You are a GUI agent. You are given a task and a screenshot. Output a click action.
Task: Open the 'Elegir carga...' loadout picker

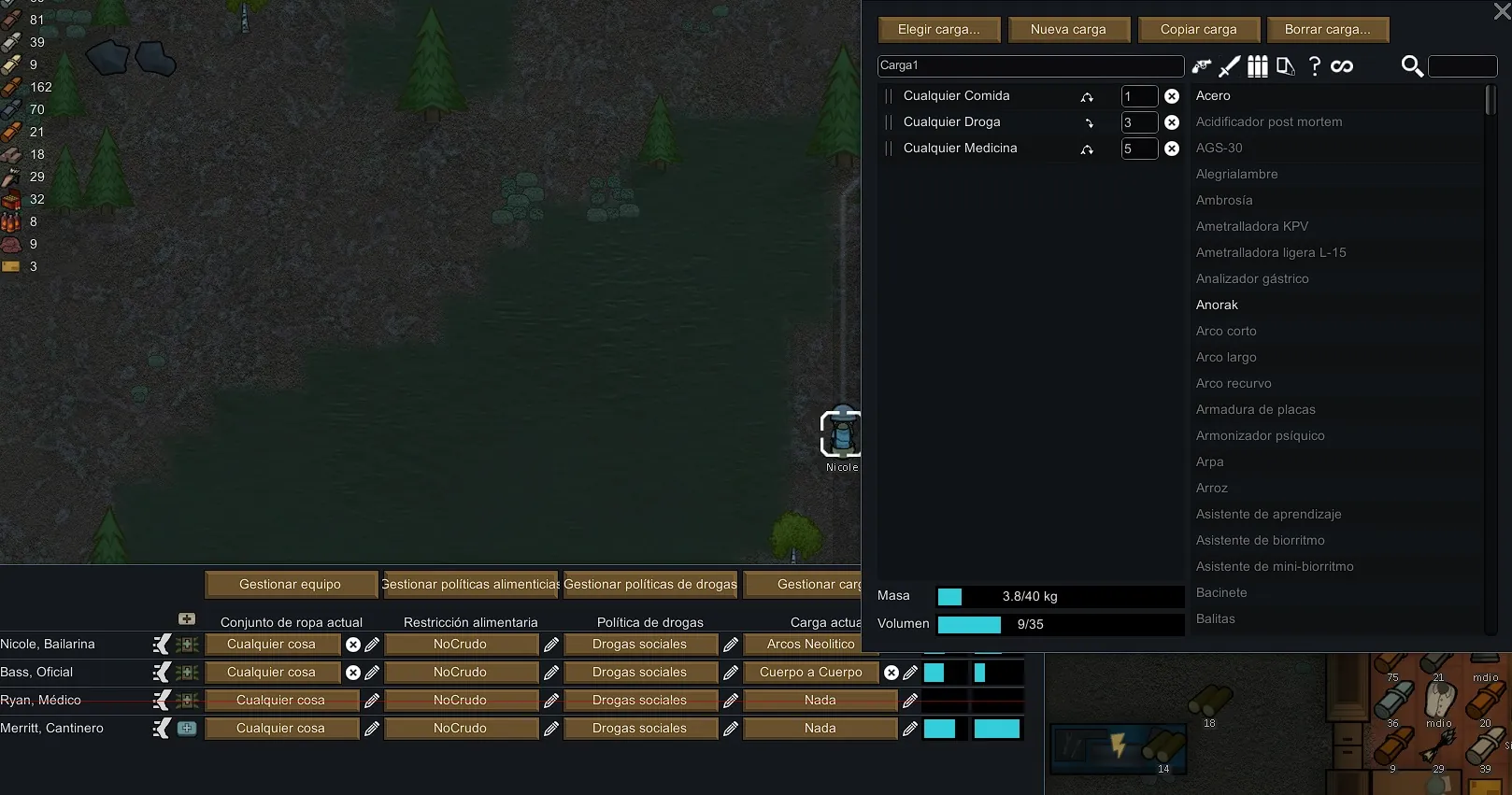click(x=939, y=30)
